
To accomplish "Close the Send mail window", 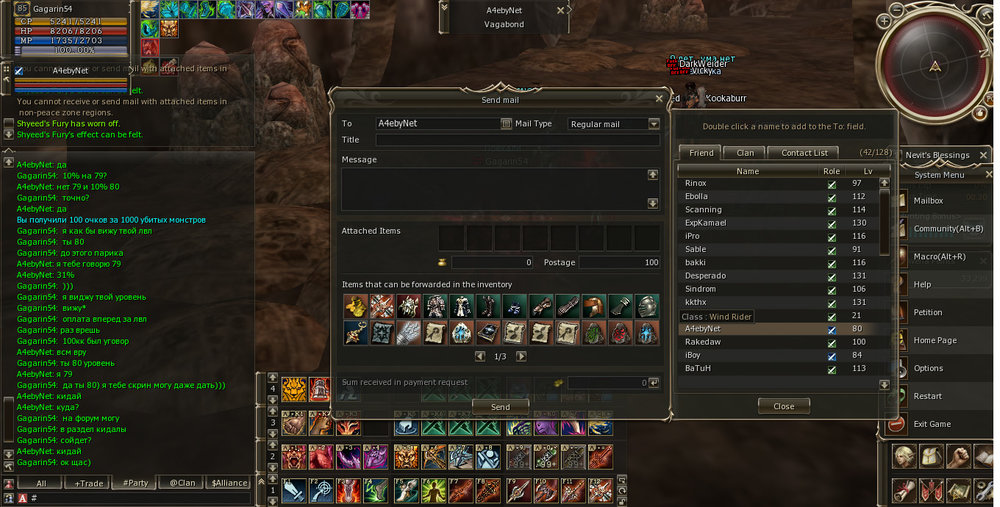I will tap(658, 99).
